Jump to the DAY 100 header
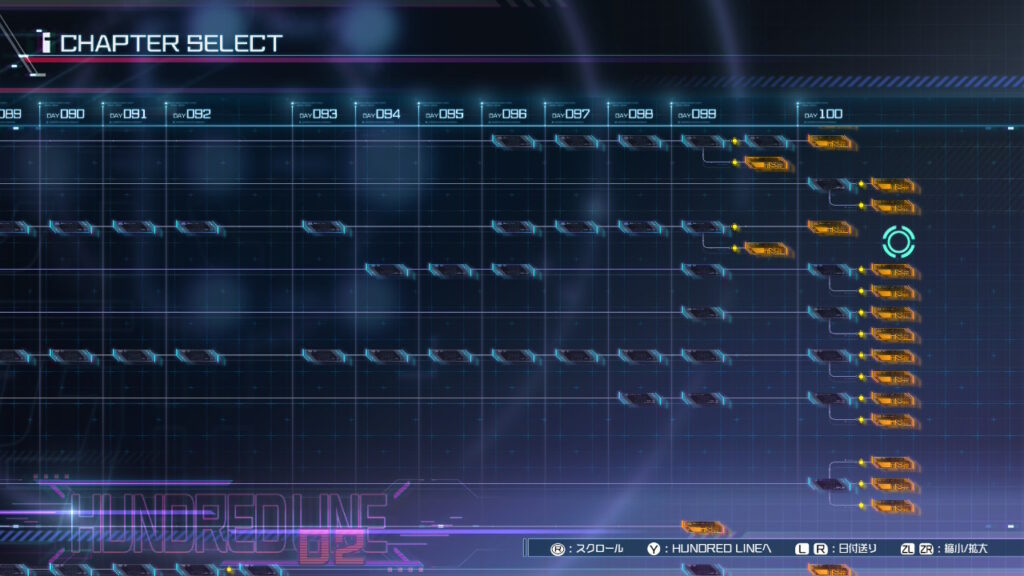 (824, 114)
